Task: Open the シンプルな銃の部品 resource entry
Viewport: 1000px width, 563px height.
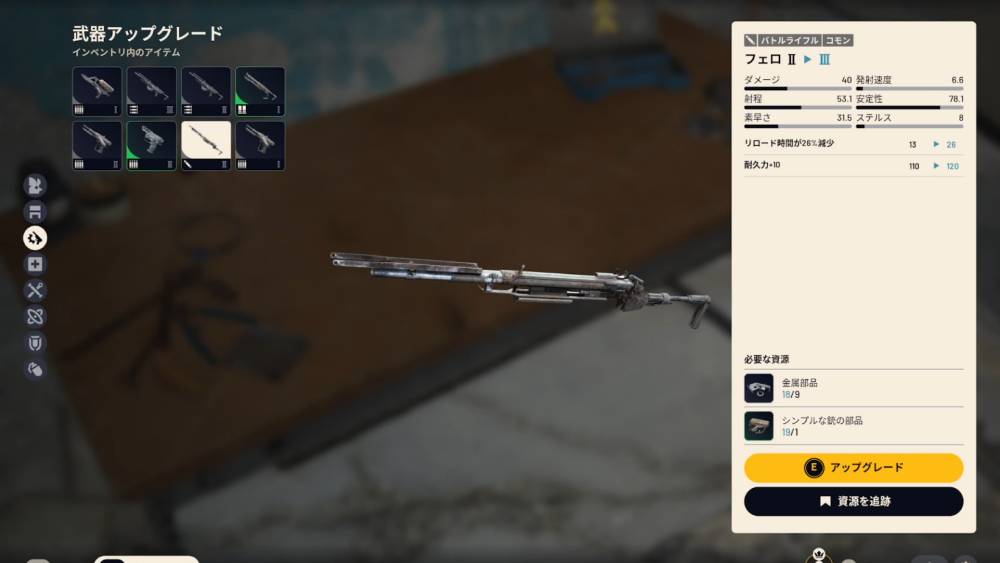Action: pos(853,426)
